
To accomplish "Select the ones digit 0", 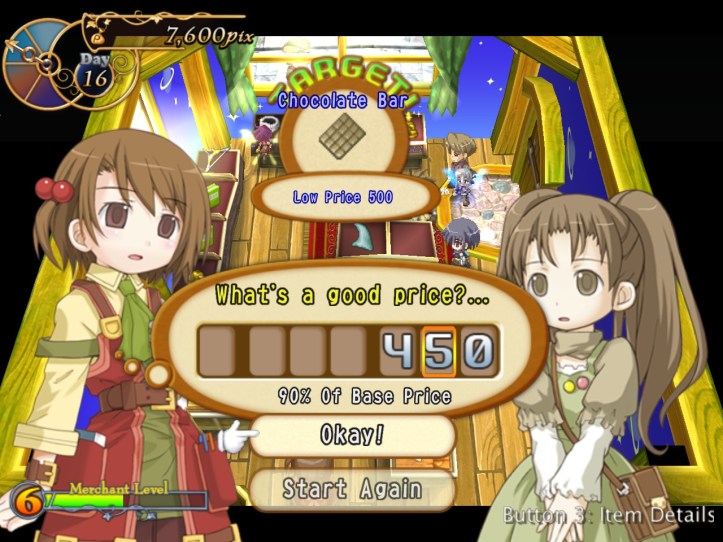I will point(477,352).
